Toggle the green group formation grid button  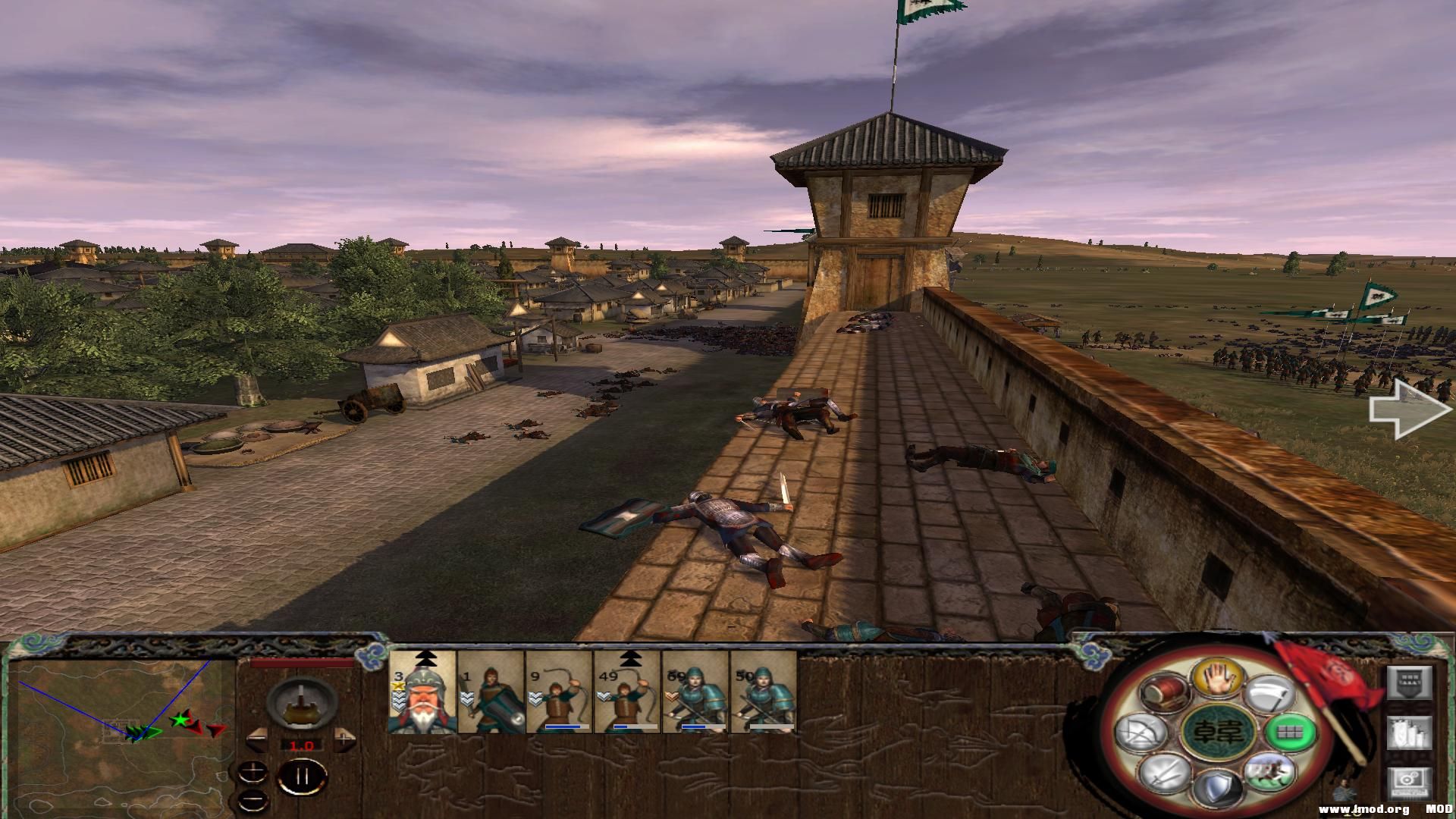(1291, 733)
